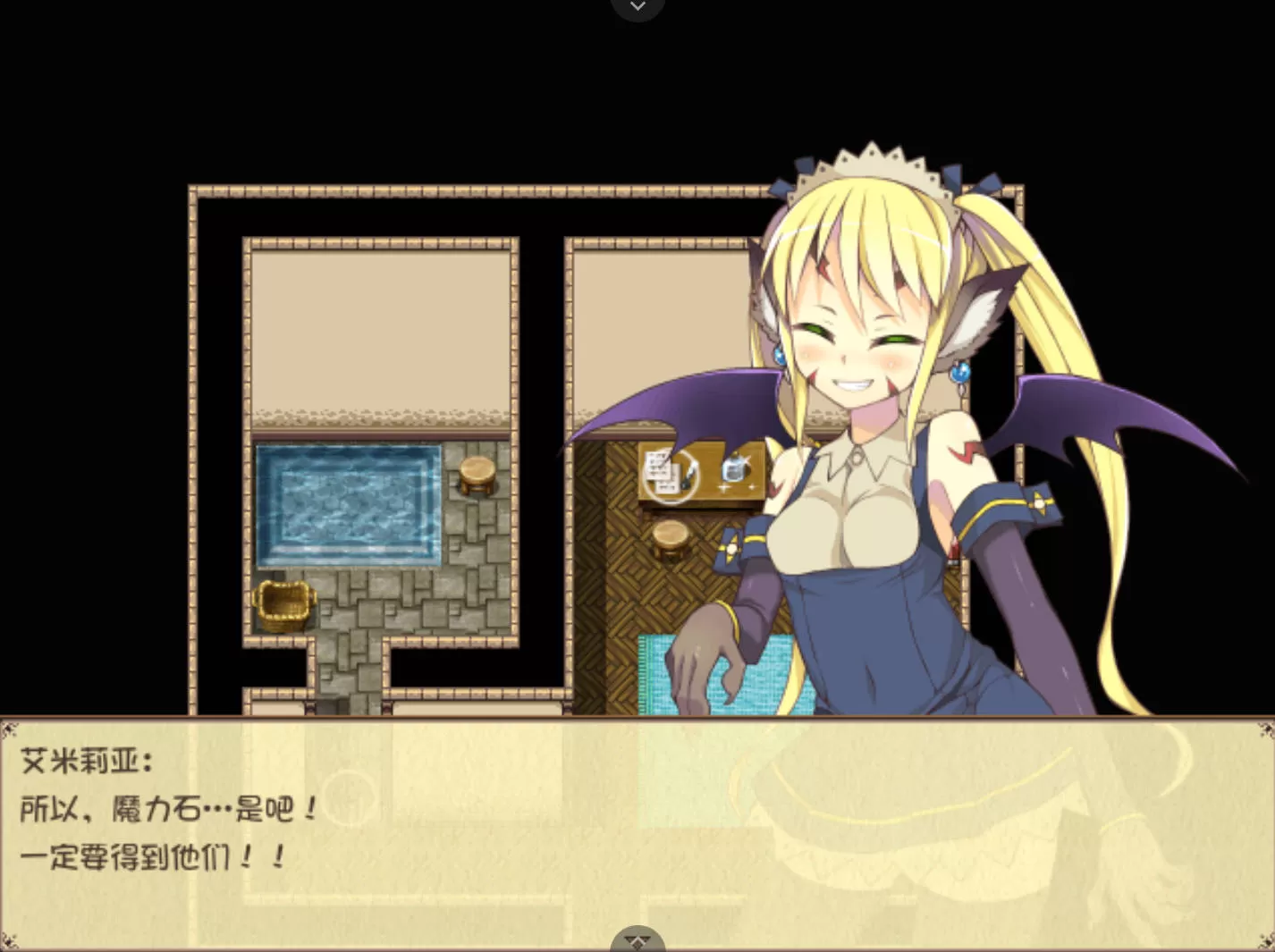
Task: Expand the top-center down-chevron pull tab
Action: click(637, 7)
